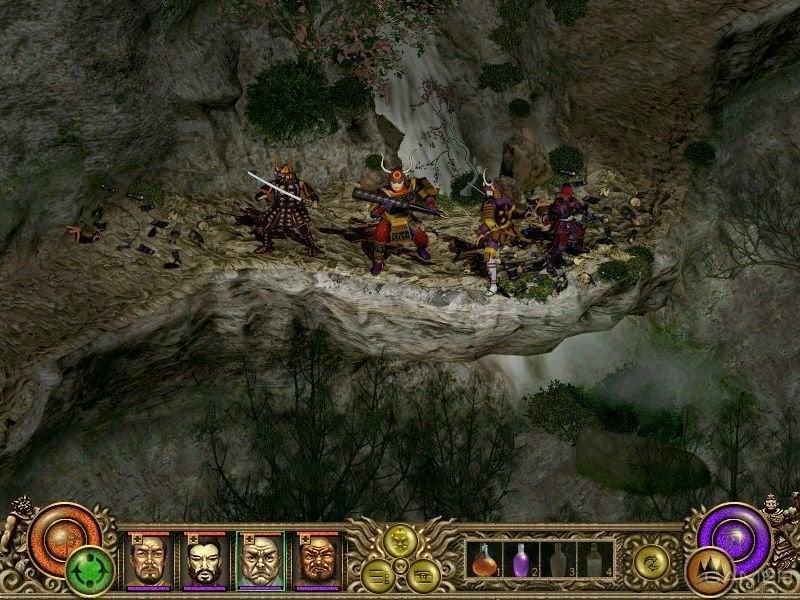The width and height of the screenshot is (800, 600).
Task: Click the green circular arrows button
Action: [x=87, y=572]
